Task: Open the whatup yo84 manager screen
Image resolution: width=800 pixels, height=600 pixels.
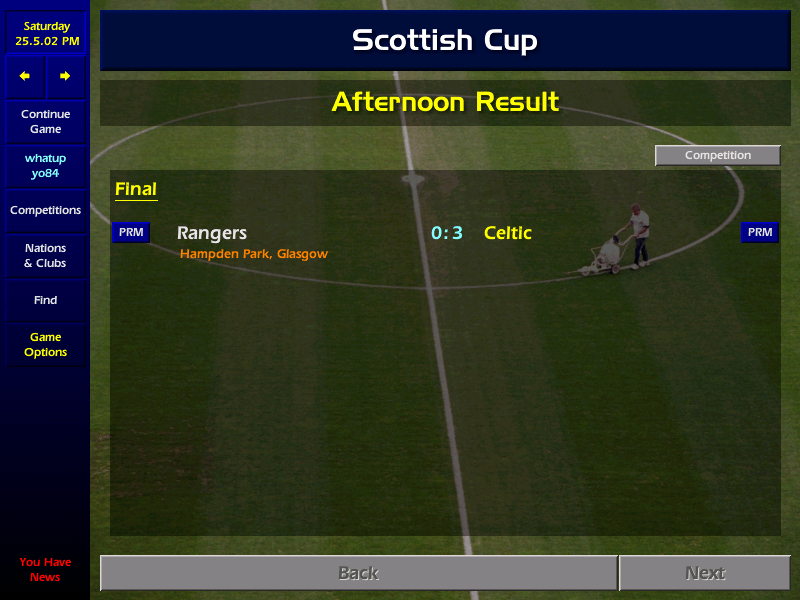Action: (45, 166)
